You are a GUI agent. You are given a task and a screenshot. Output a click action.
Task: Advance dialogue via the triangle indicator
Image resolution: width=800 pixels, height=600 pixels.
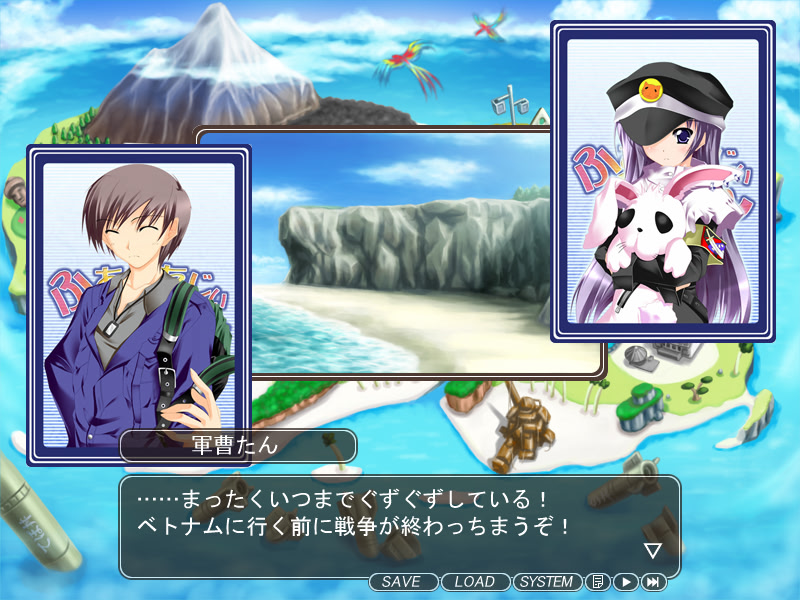click(x=653, y=550)
